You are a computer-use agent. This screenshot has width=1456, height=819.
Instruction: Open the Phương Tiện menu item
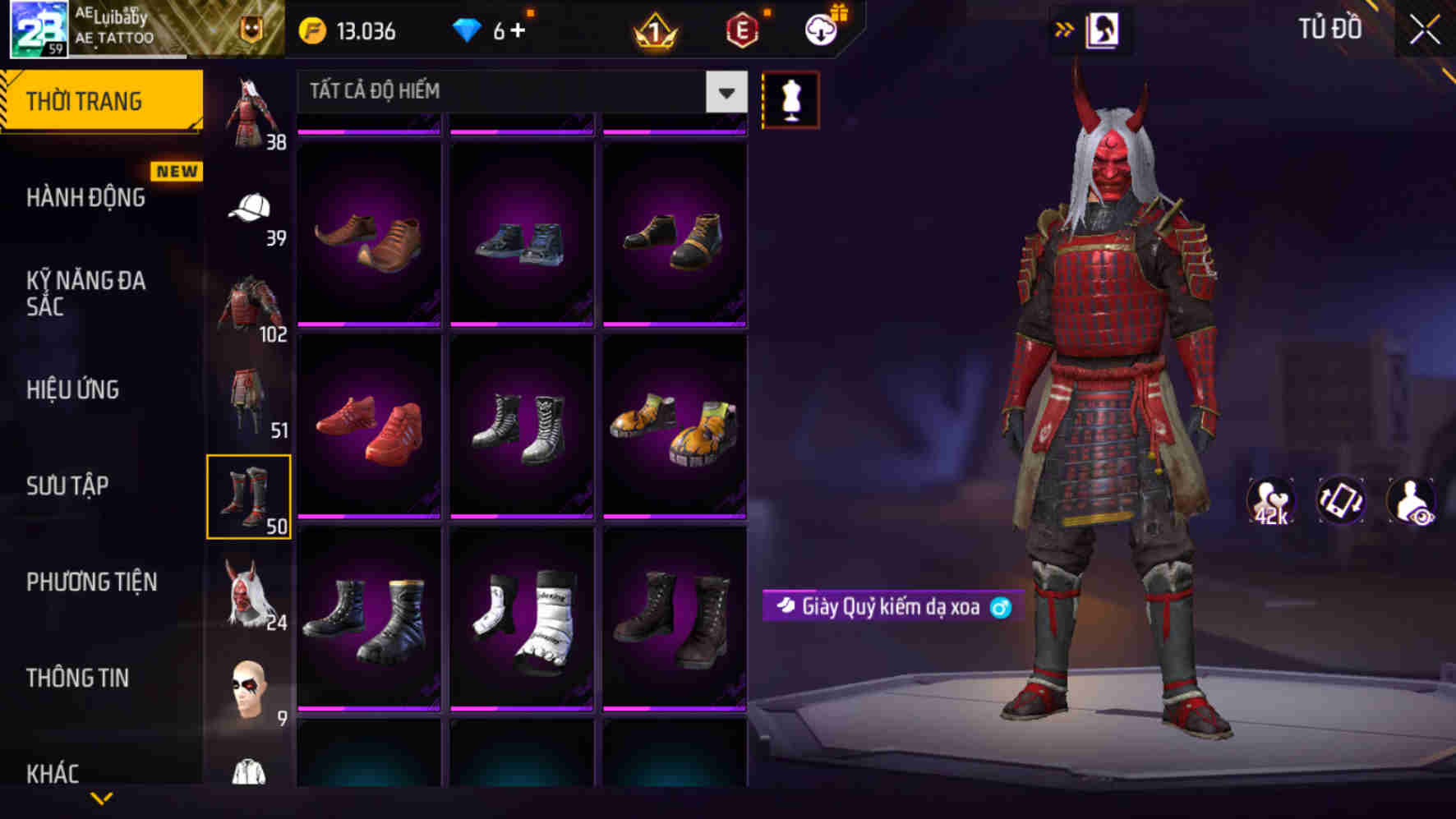(90, 581)
